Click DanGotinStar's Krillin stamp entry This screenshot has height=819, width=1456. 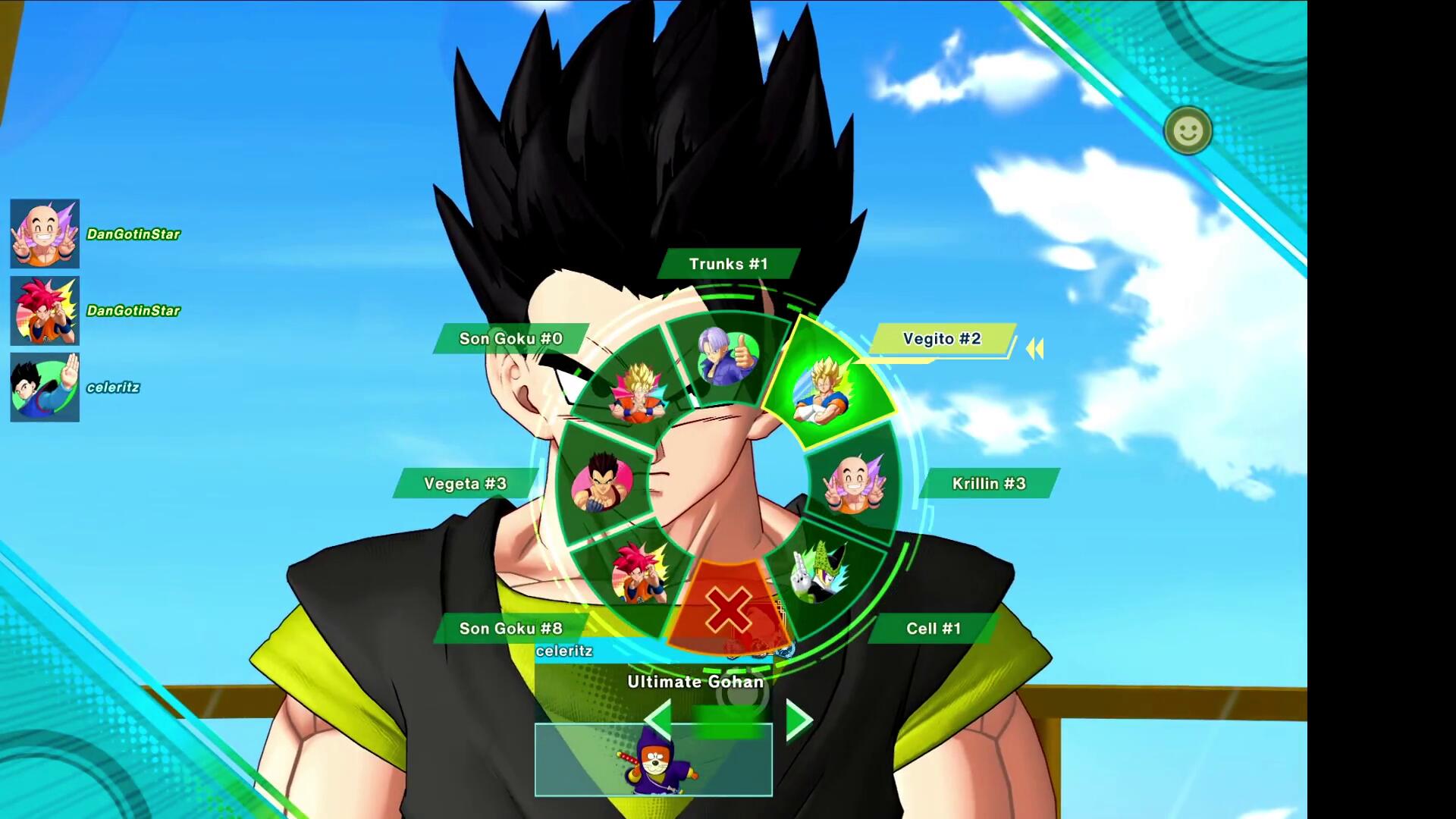click(45, 234)
